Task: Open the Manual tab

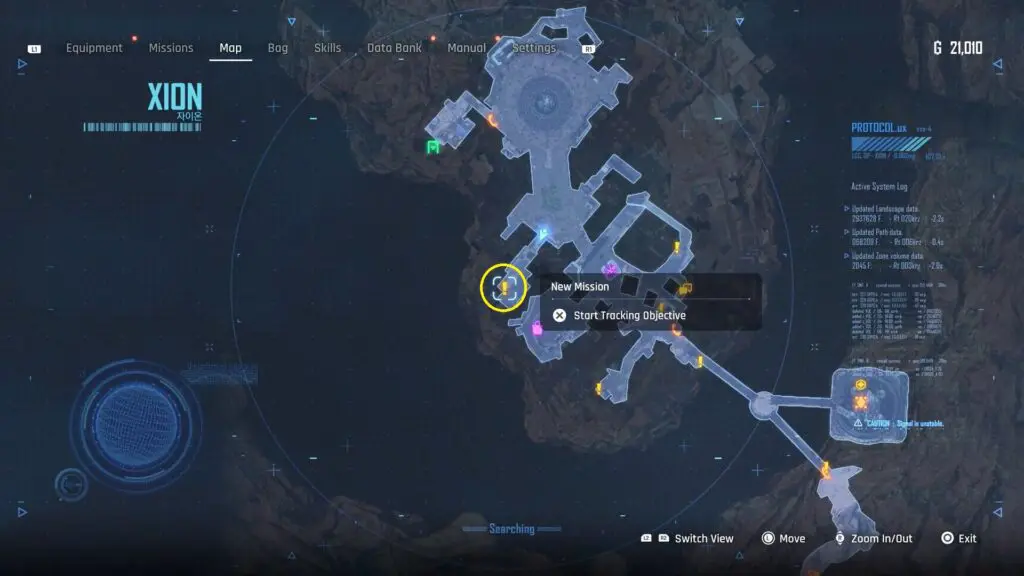Action: tap(467, 48)
